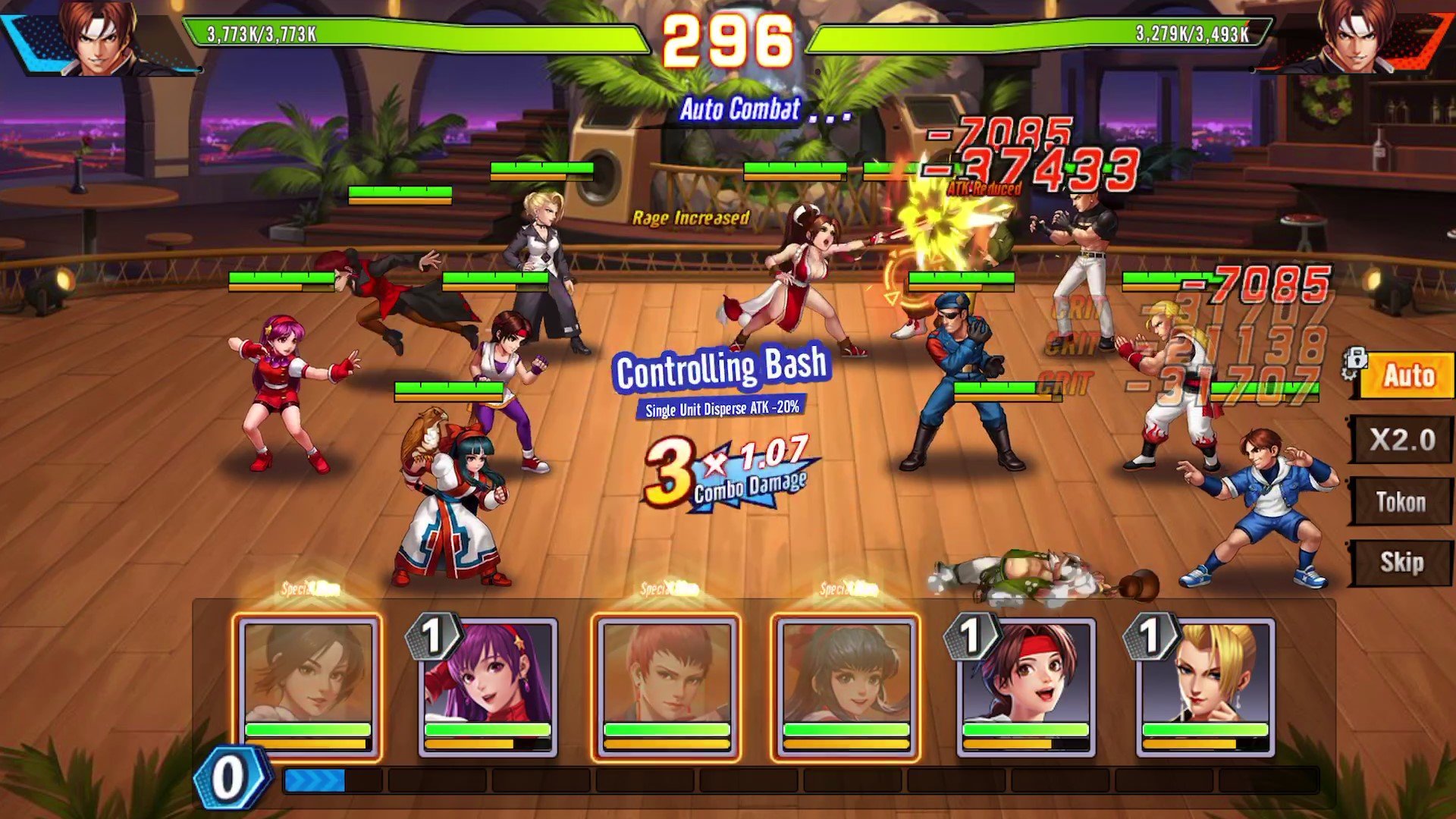Viewport: 1456px width, 819px height.
Task: Skip the battle
Action: pyautogui.click(x=1401, y=563)
